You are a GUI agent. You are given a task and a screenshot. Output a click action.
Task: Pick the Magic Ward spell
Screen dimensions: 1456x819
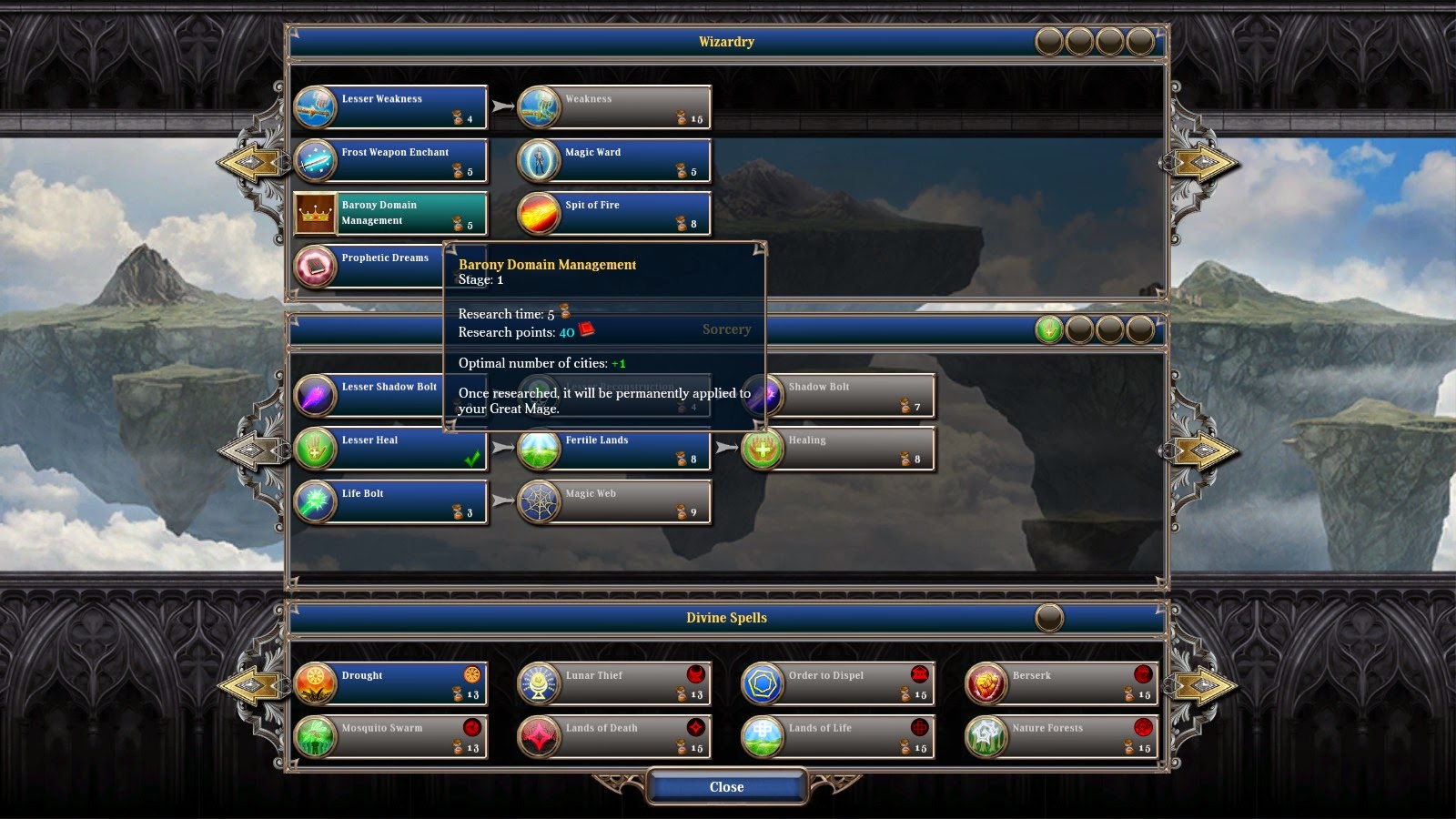coord(614,160)
